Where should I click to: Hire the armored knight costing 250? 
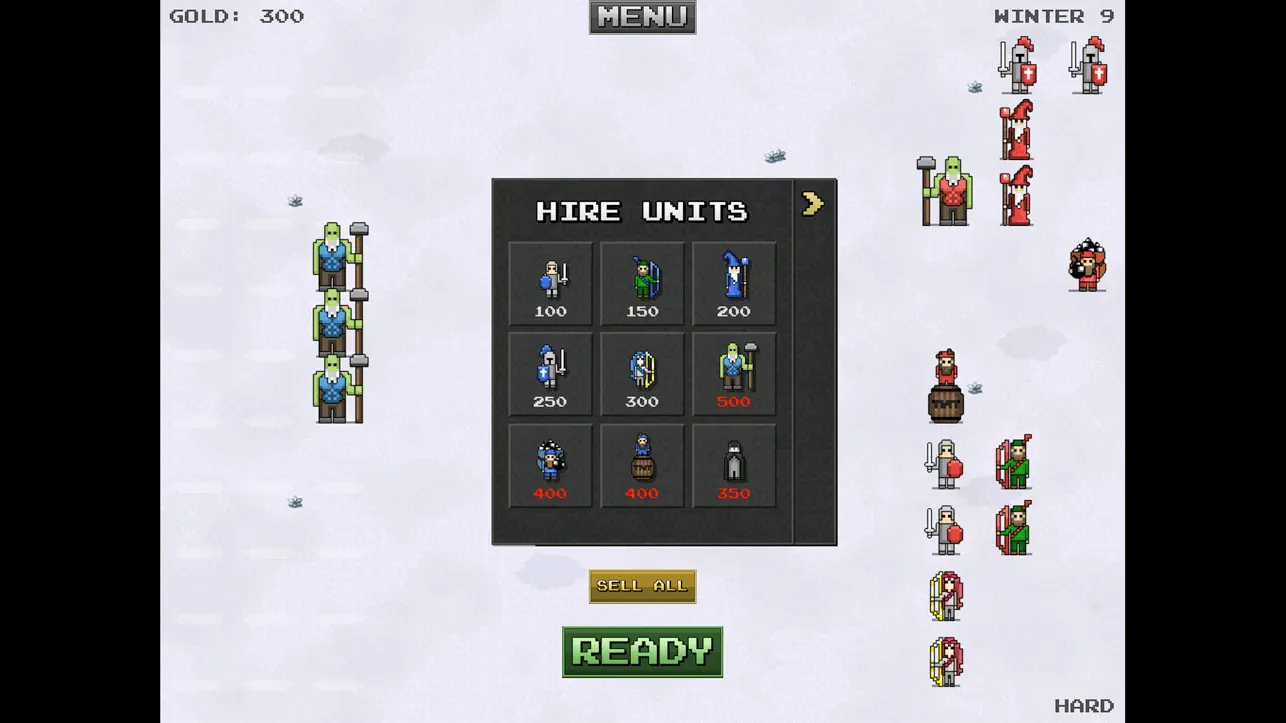[x=549, y=373]
